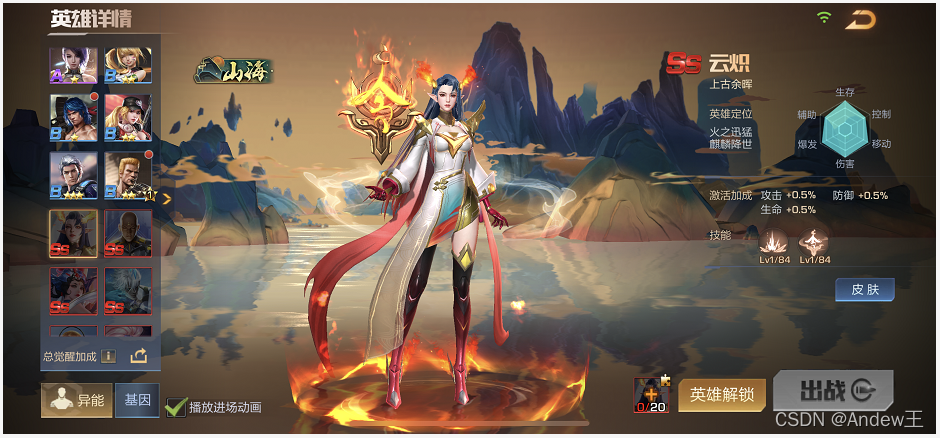Select the bald SS hero portrait
This screenshot has height=438, width=940.
click(128, 234)
